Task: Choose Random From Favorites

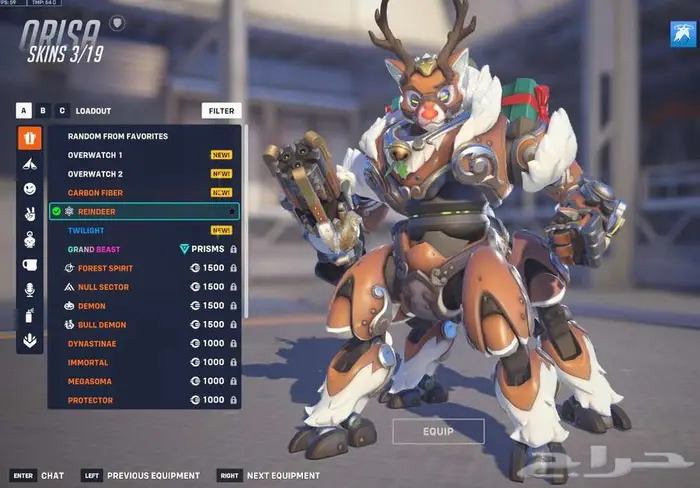Action: coord(117,136)
